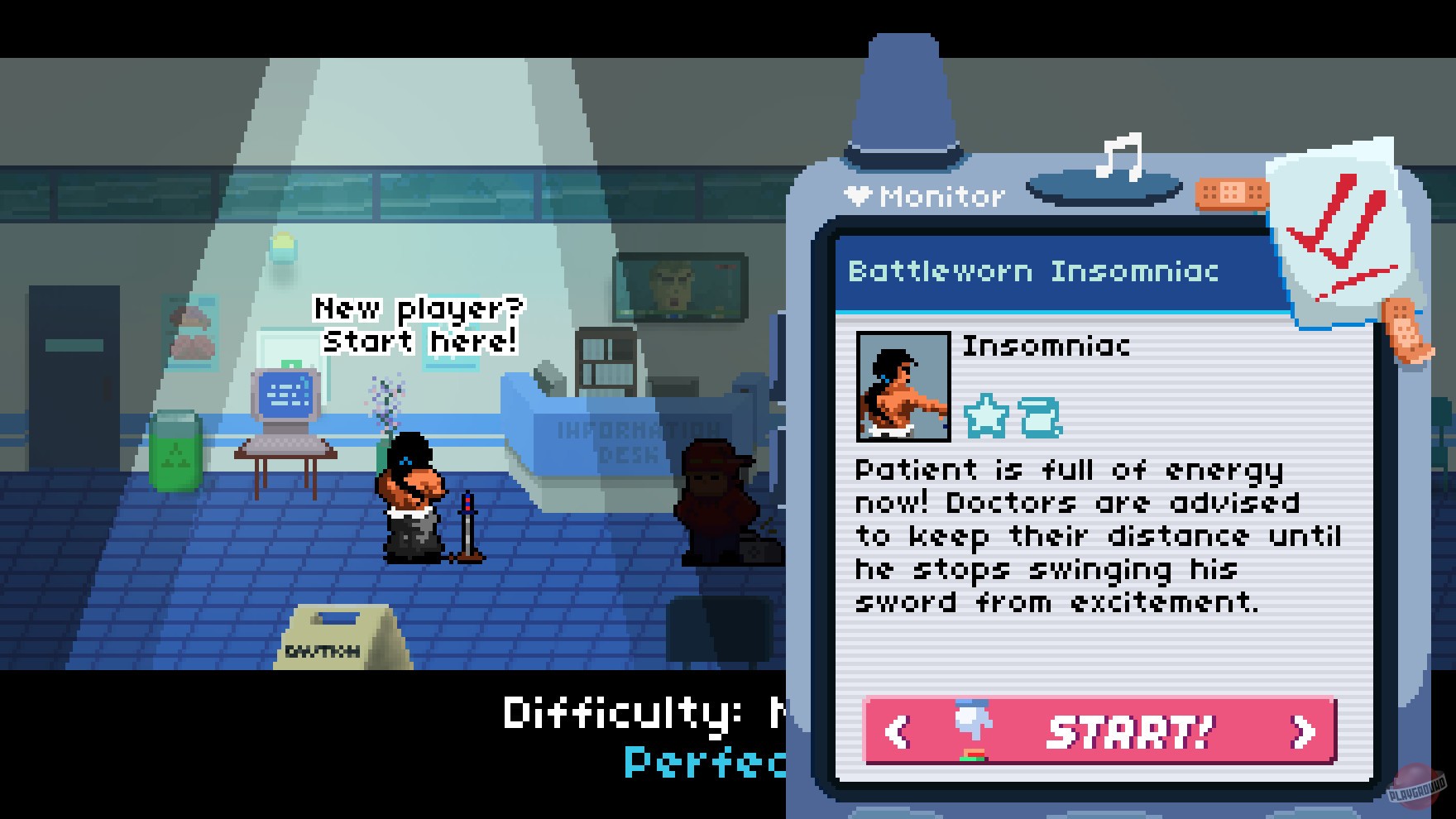Select the Battleworn Insomniac header

(x=1033, y=273)
